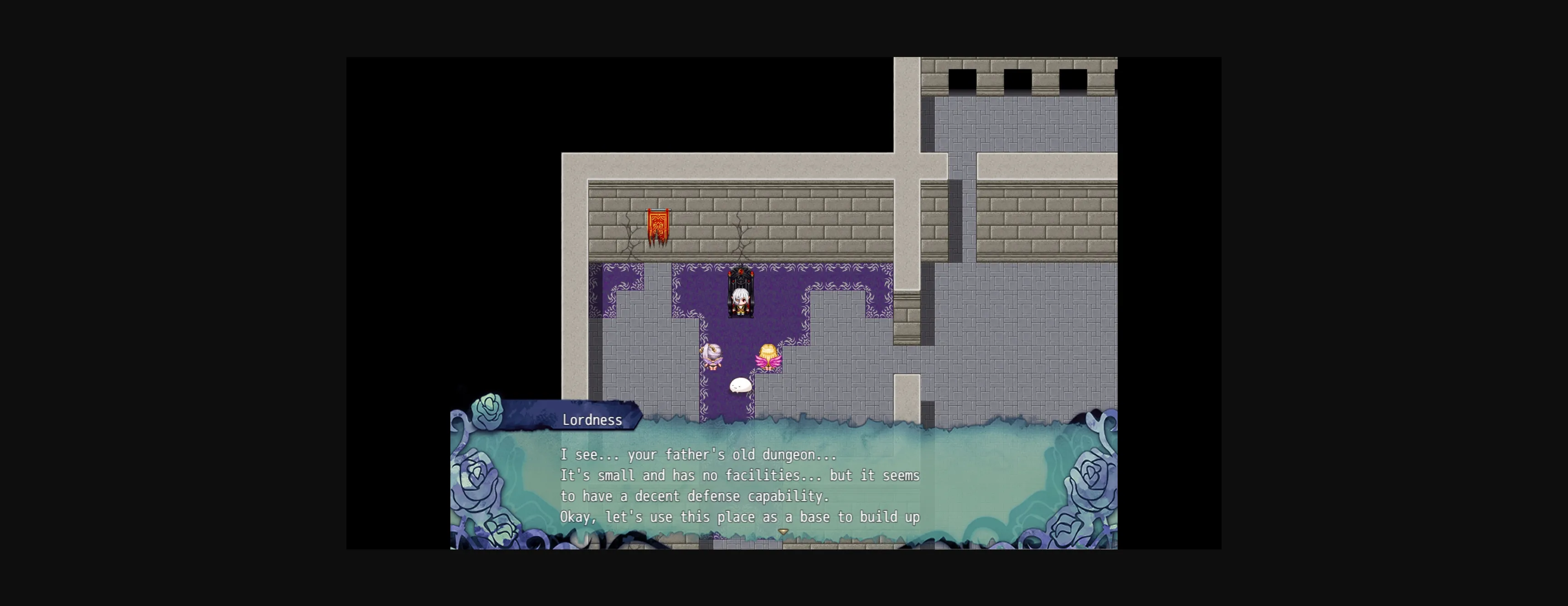Click the Lordness nameplate banner

593,419
